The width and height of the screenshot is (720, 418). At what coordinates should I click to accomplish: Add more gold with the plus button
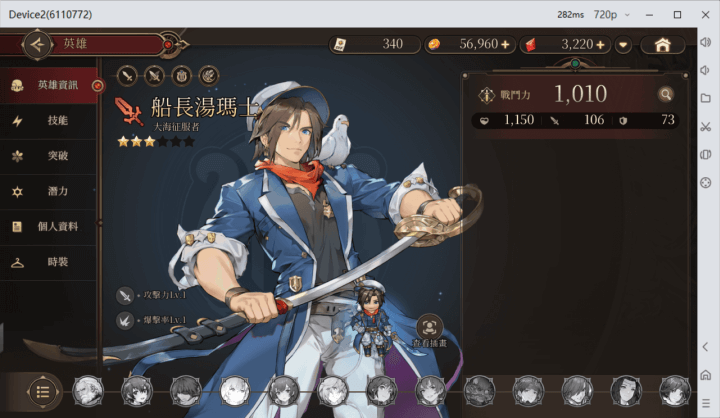[504, 44]
